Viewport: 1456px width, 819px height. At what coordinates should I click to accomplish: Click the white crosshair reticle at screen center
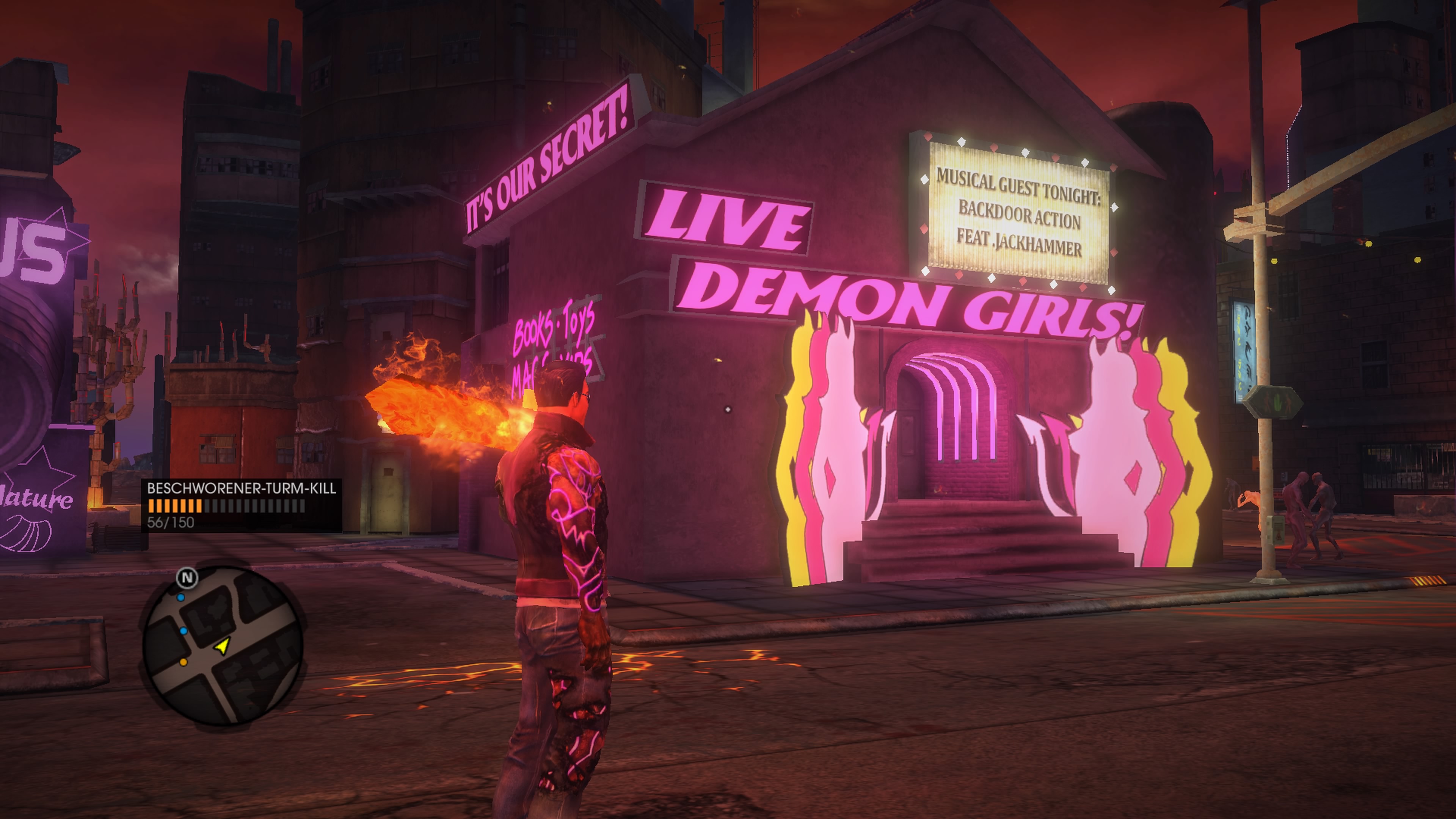pos(728,410)
